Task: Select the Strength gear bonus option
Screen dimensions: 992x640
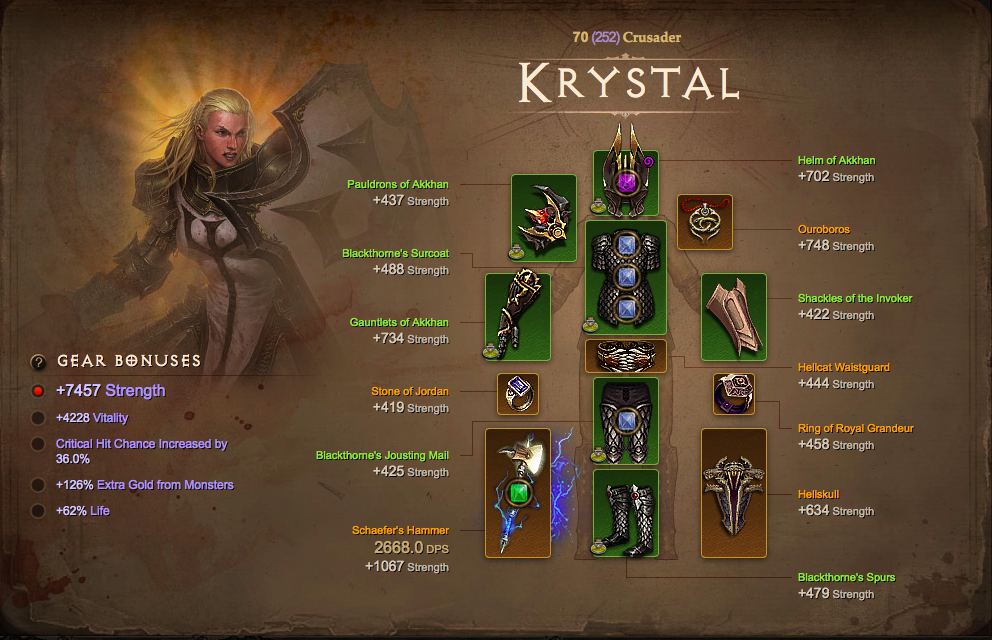Action: tap(38, 391)
